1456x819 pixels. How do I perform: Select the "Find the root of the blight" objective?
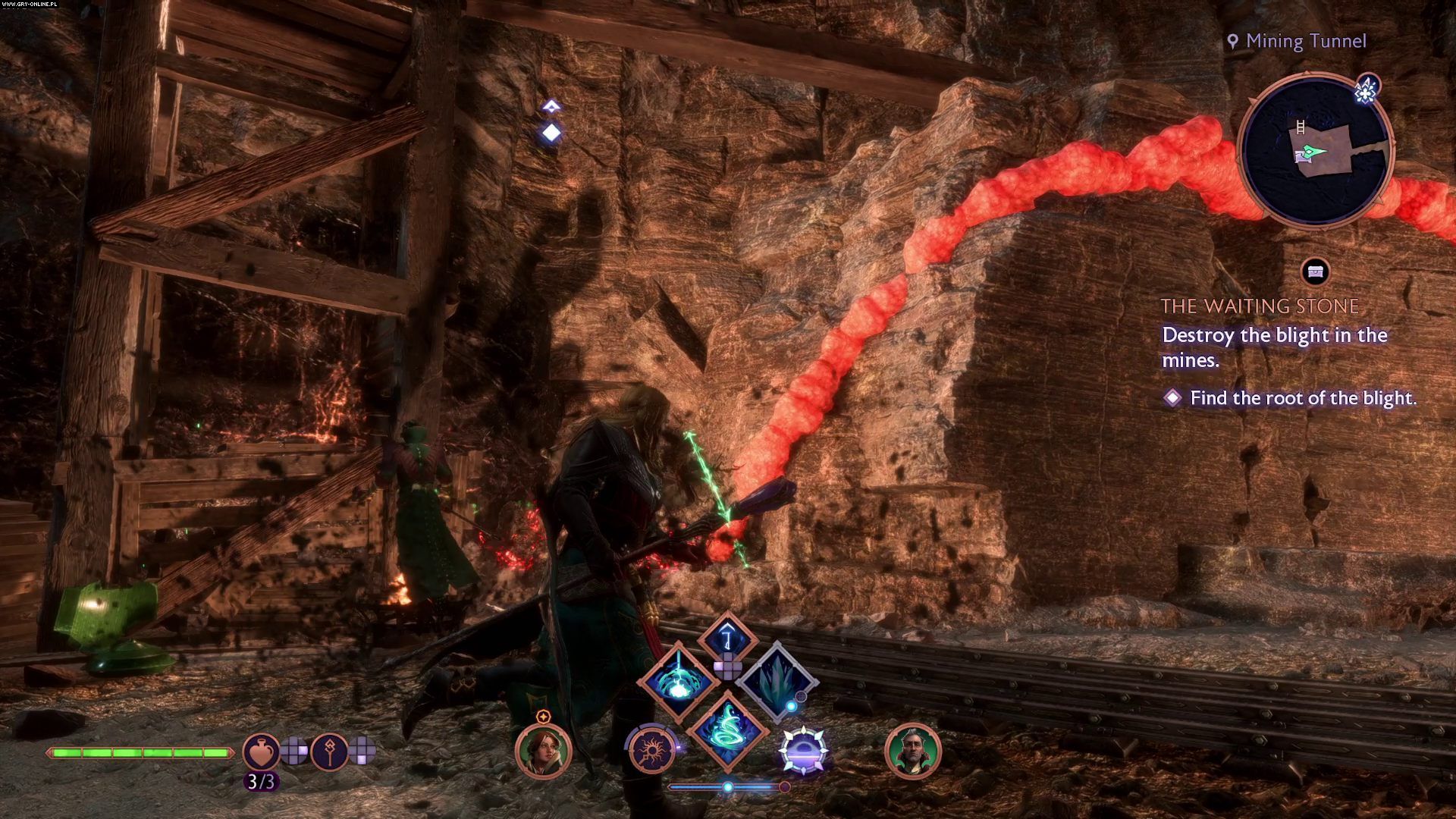[1302, 398]
